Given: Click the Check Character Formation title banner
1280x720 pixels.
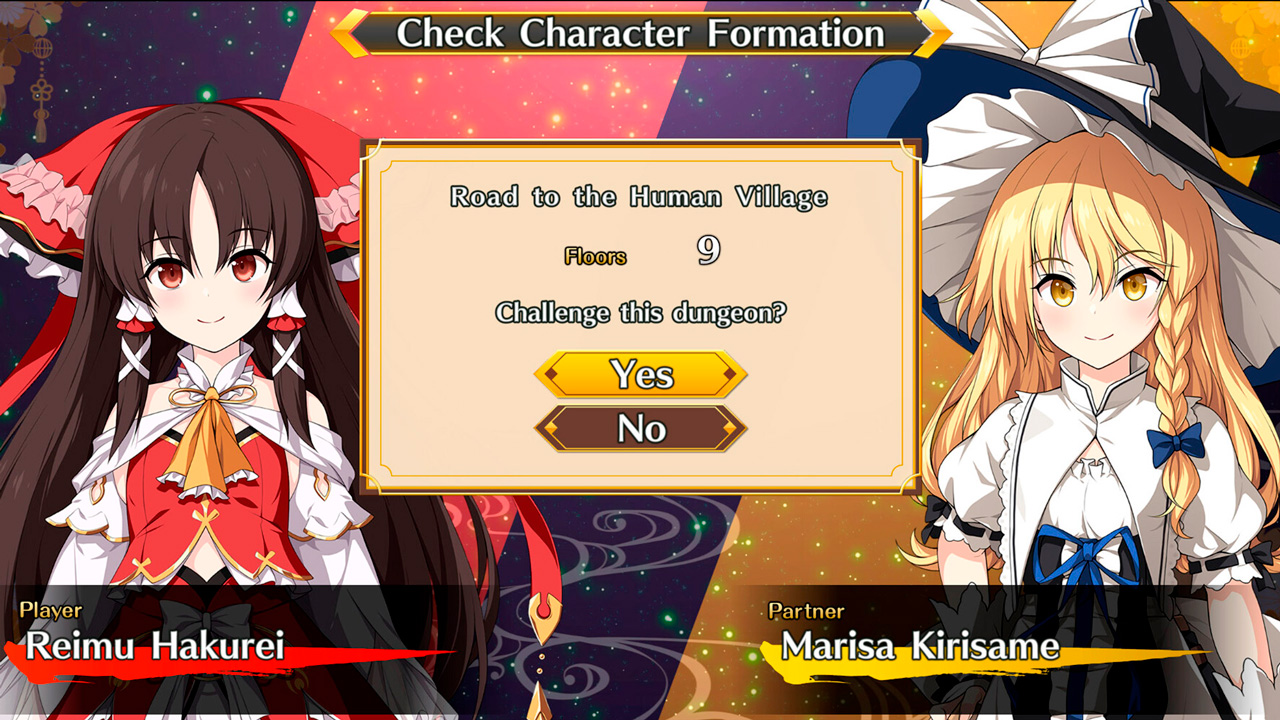Looking at the screenshot, I should (x=639, y=33).
